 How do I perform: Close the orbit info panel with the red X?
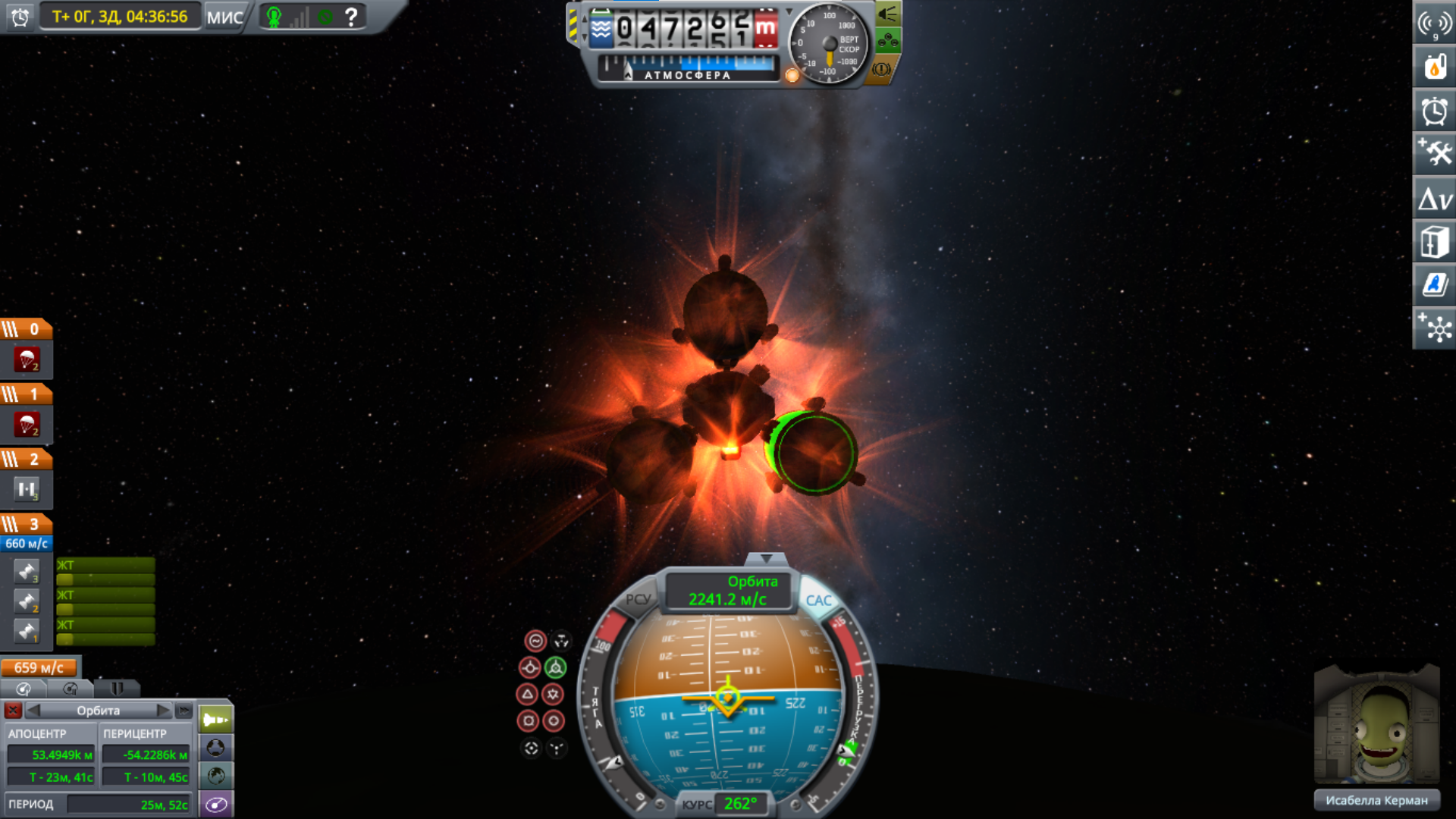click(x=13, y=711)
